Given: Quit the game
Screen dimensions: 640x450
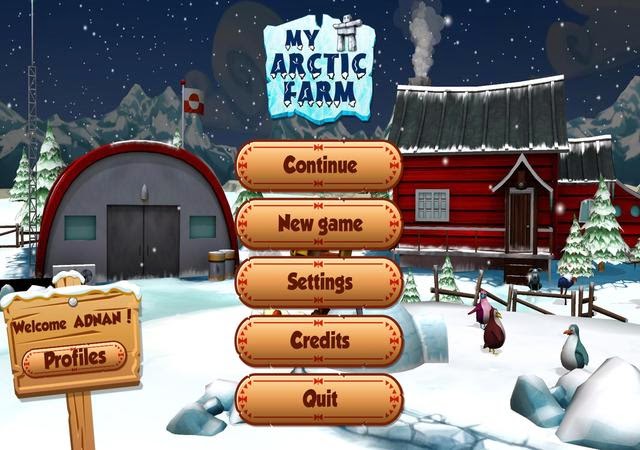Looking at the screenshot, I should [319, 399].
